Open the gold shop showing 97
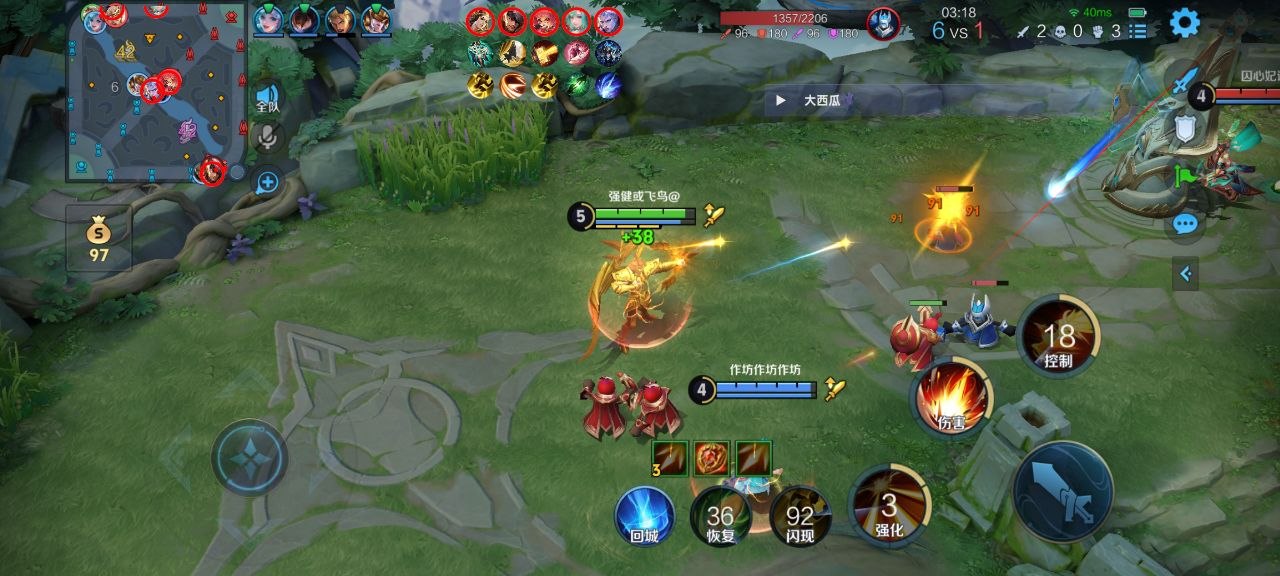The height and width of the screenshot is (576, 1280). pyautogui.click(x=98, y=240)
